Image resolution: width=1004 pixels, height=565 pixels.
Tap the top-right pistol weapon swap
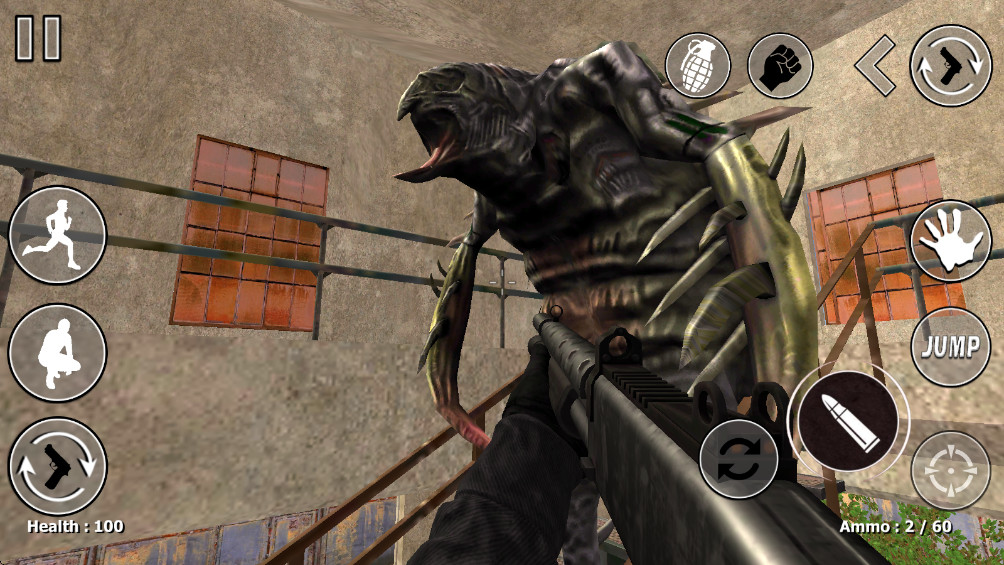pyautogui.click(x=950, y=66)
